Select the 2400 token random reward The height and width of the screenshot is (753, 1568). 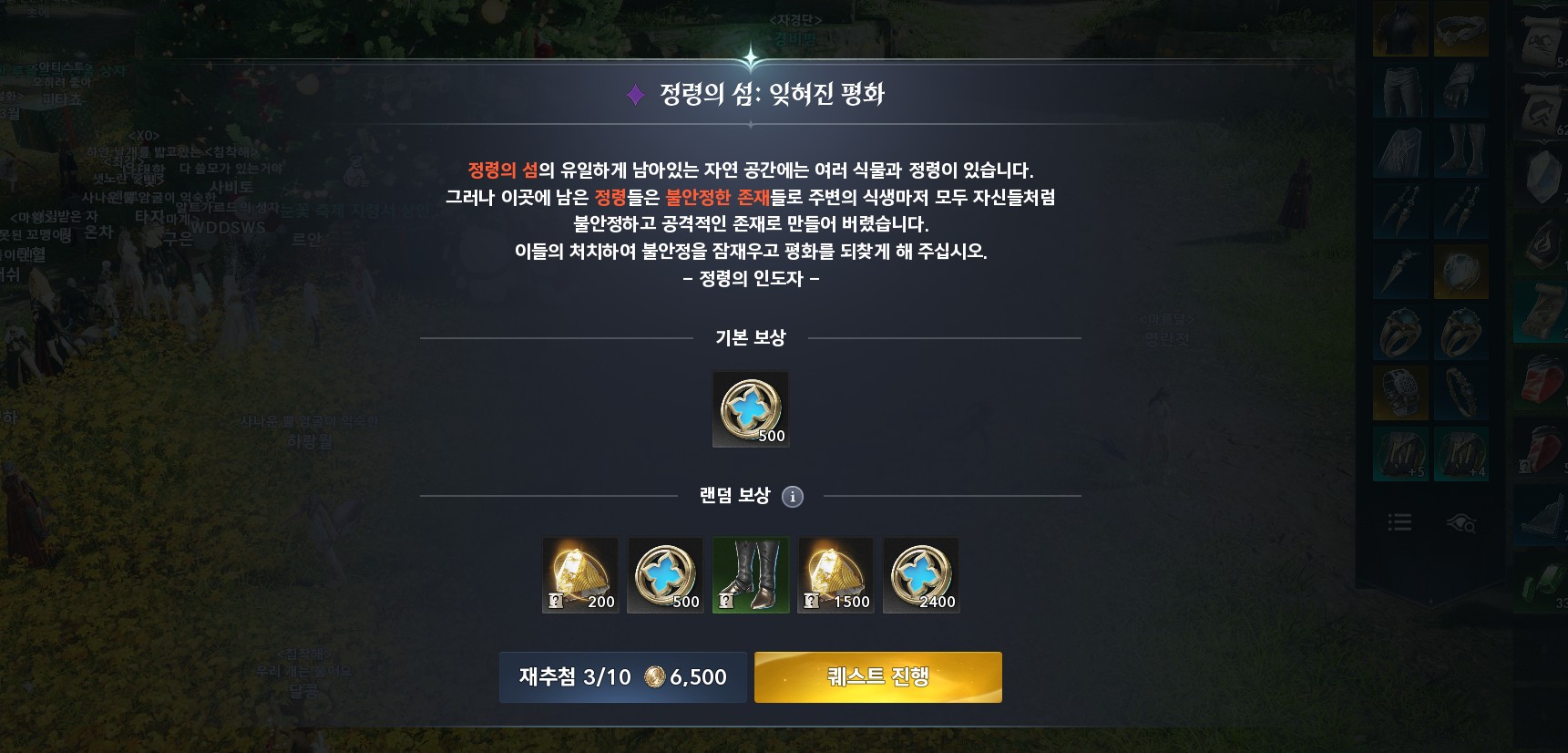pyautogui.click(x=920, y=574)
